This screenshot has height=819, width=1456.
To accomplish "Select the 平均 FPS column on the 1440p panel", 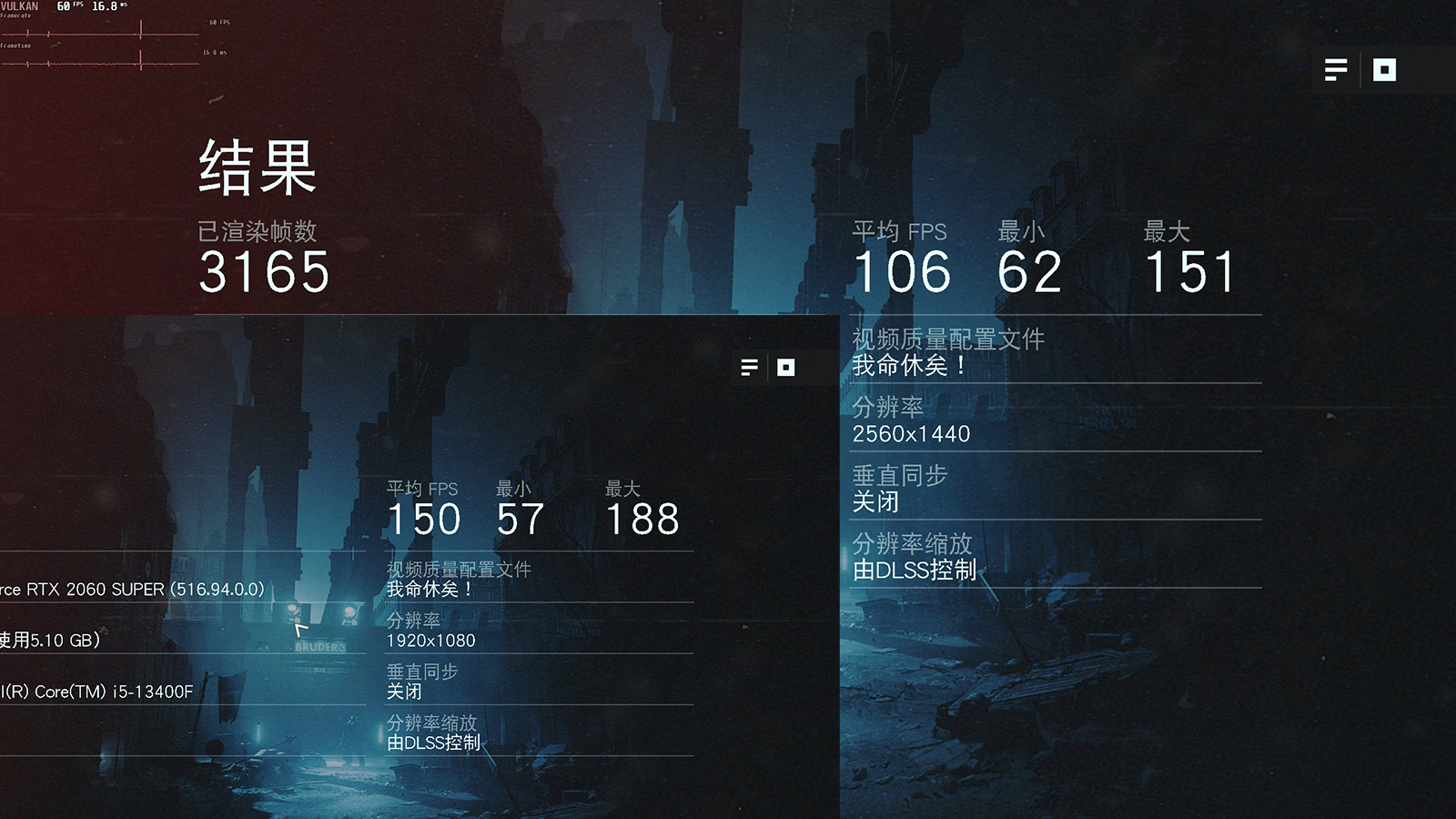I will [901, 232].
